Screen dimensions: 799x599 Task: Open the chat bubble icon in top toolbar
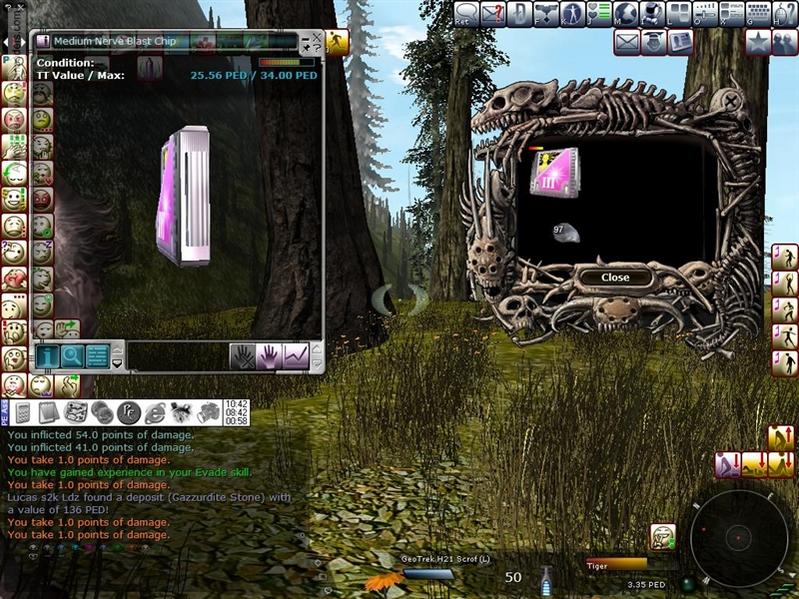466,13
